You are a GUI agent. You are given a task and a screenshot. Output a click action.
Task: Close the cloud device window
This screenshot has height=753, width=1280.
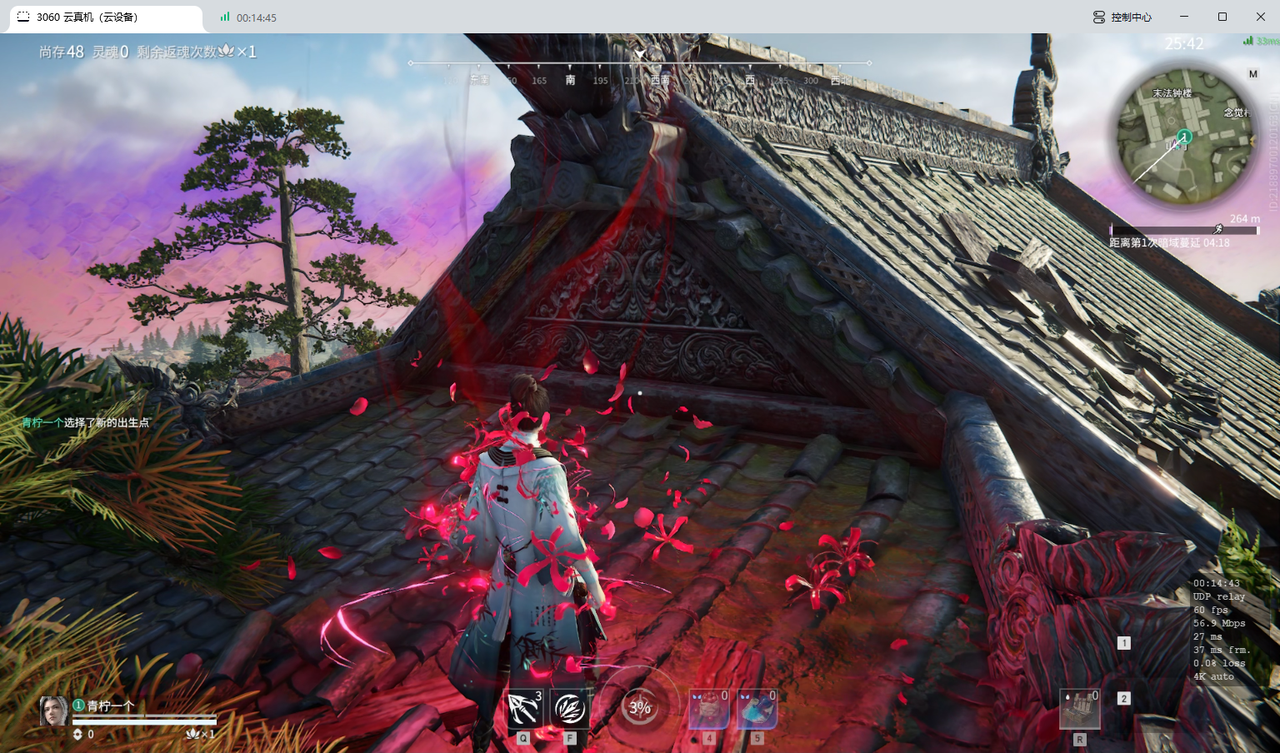(x=1260, y=17)
